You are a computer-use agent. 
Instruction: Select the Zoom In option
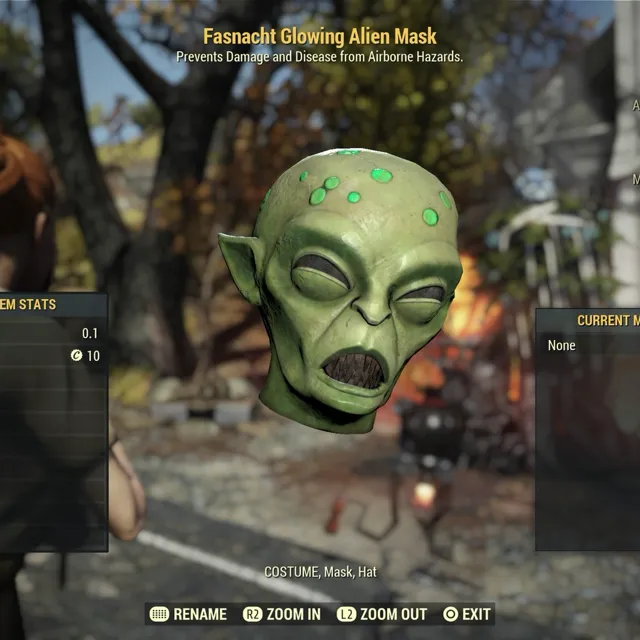click(x=282, y=614)
